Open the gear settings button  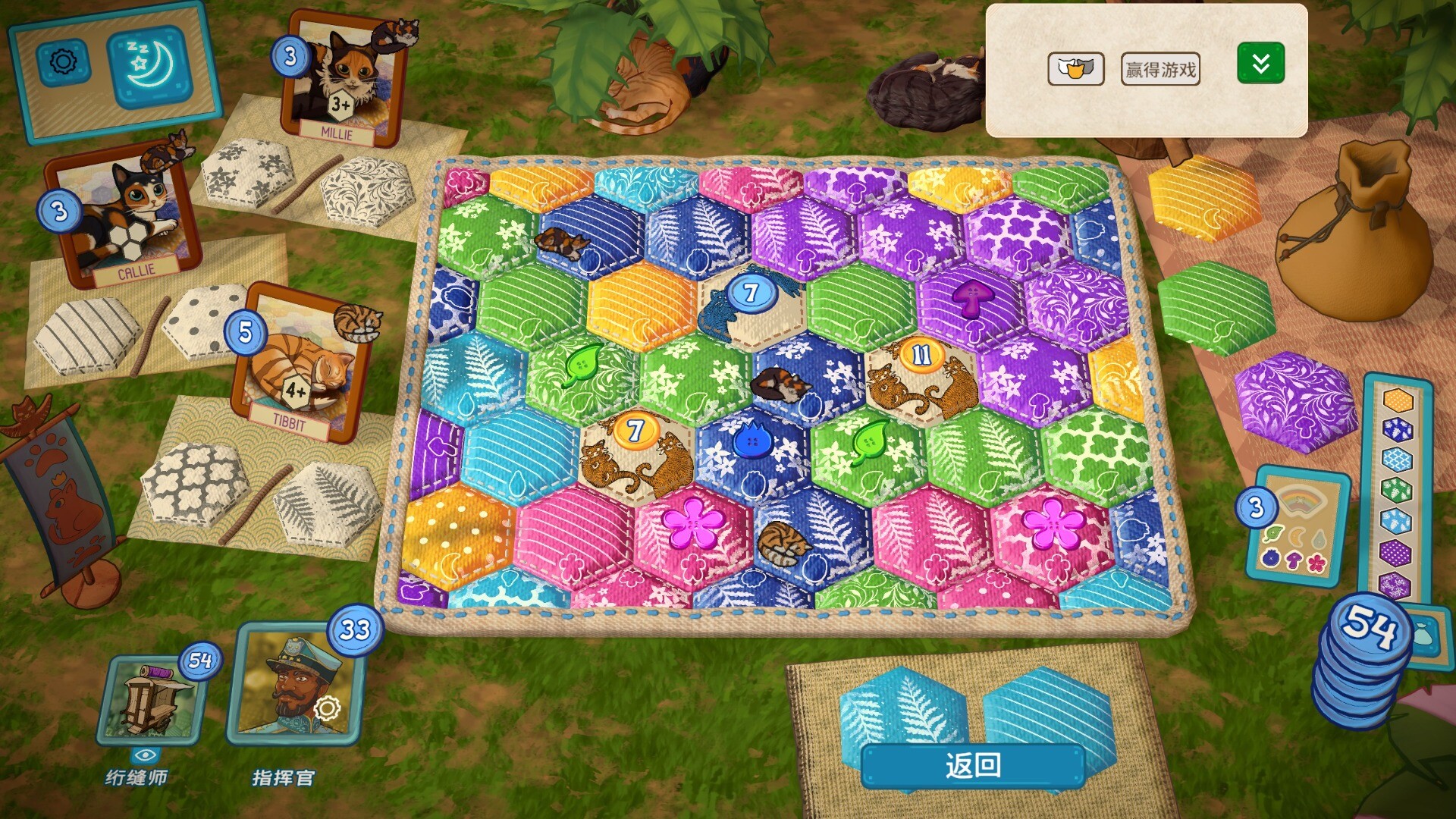click(63, 61)
